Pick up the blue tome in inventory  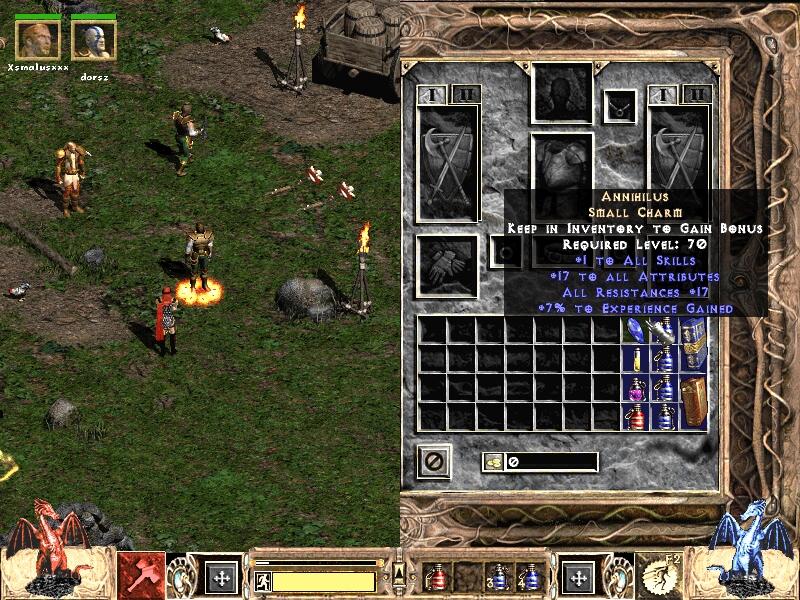coord(693,344)
